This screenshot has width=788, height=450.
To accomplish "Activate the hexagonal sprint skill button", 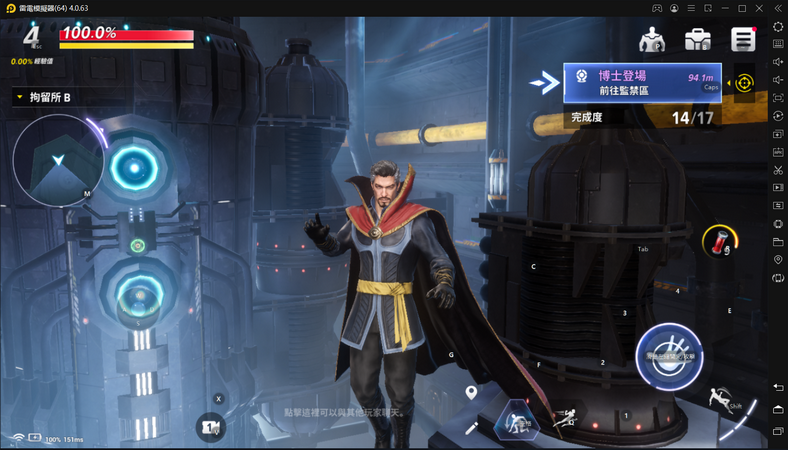I will [518, 419].
